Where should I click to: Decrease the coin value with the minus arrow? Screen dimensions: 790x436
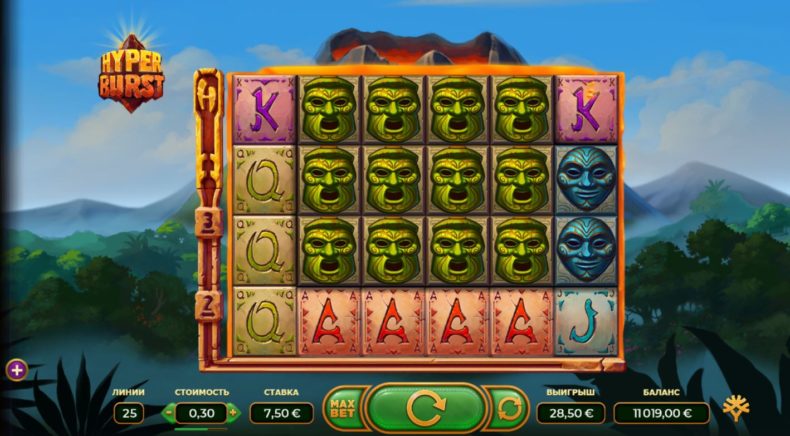point(169,412)
